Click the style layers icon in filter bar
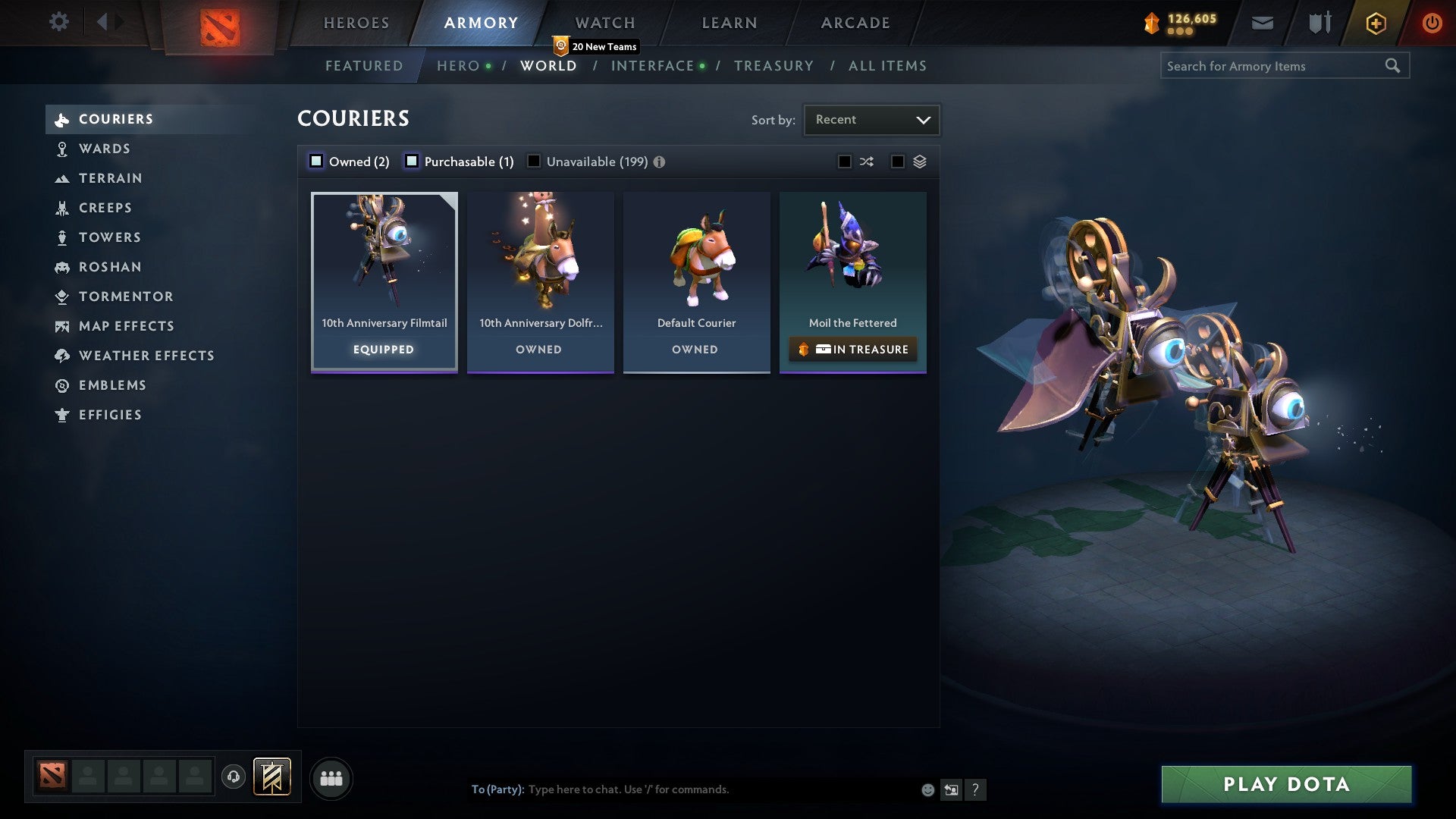This screenshot has width=1456, height=819. pos(918,162)
